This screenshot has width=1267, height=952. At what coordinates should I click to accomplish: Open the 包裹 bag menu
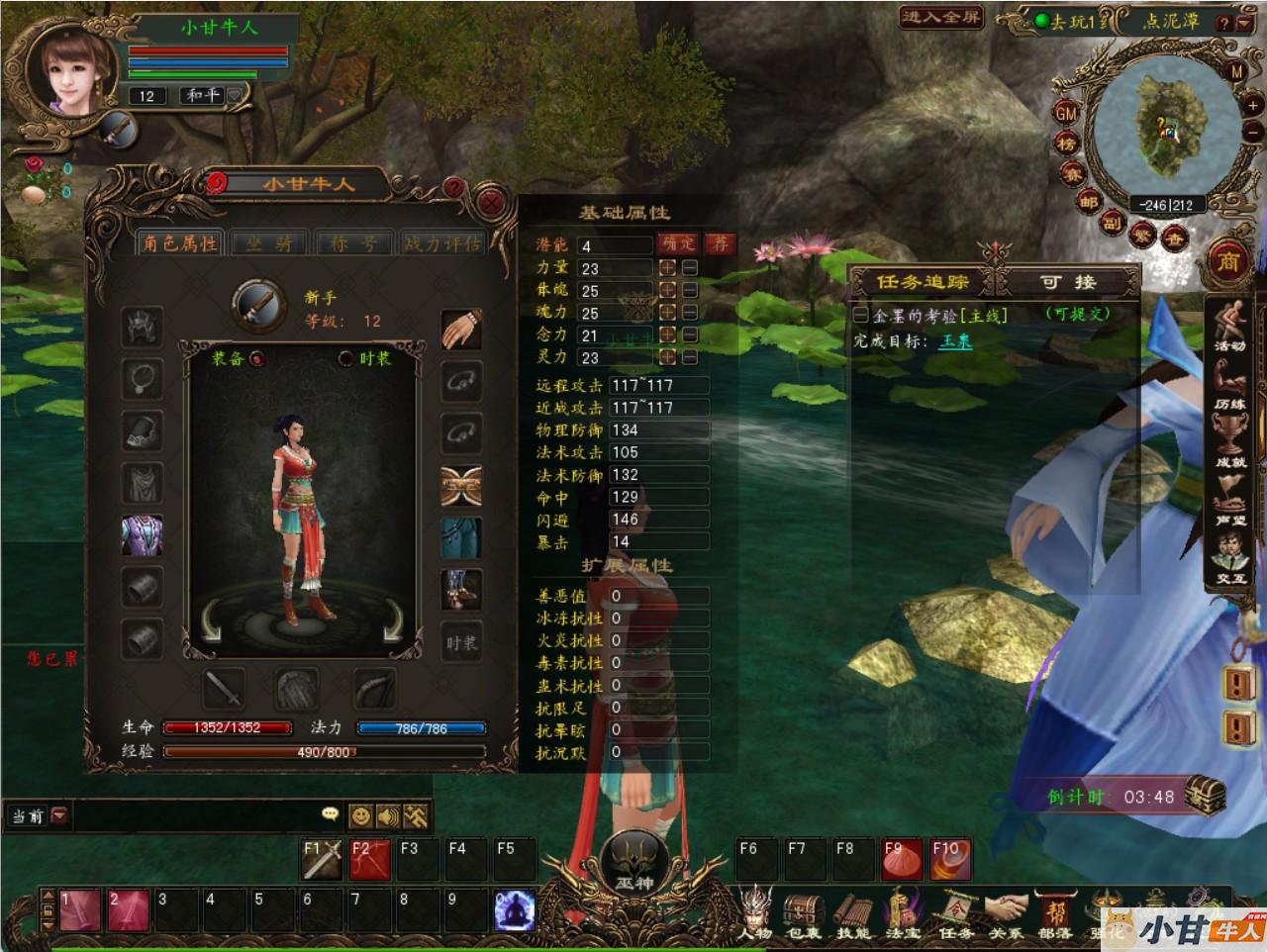click(801, 913)
